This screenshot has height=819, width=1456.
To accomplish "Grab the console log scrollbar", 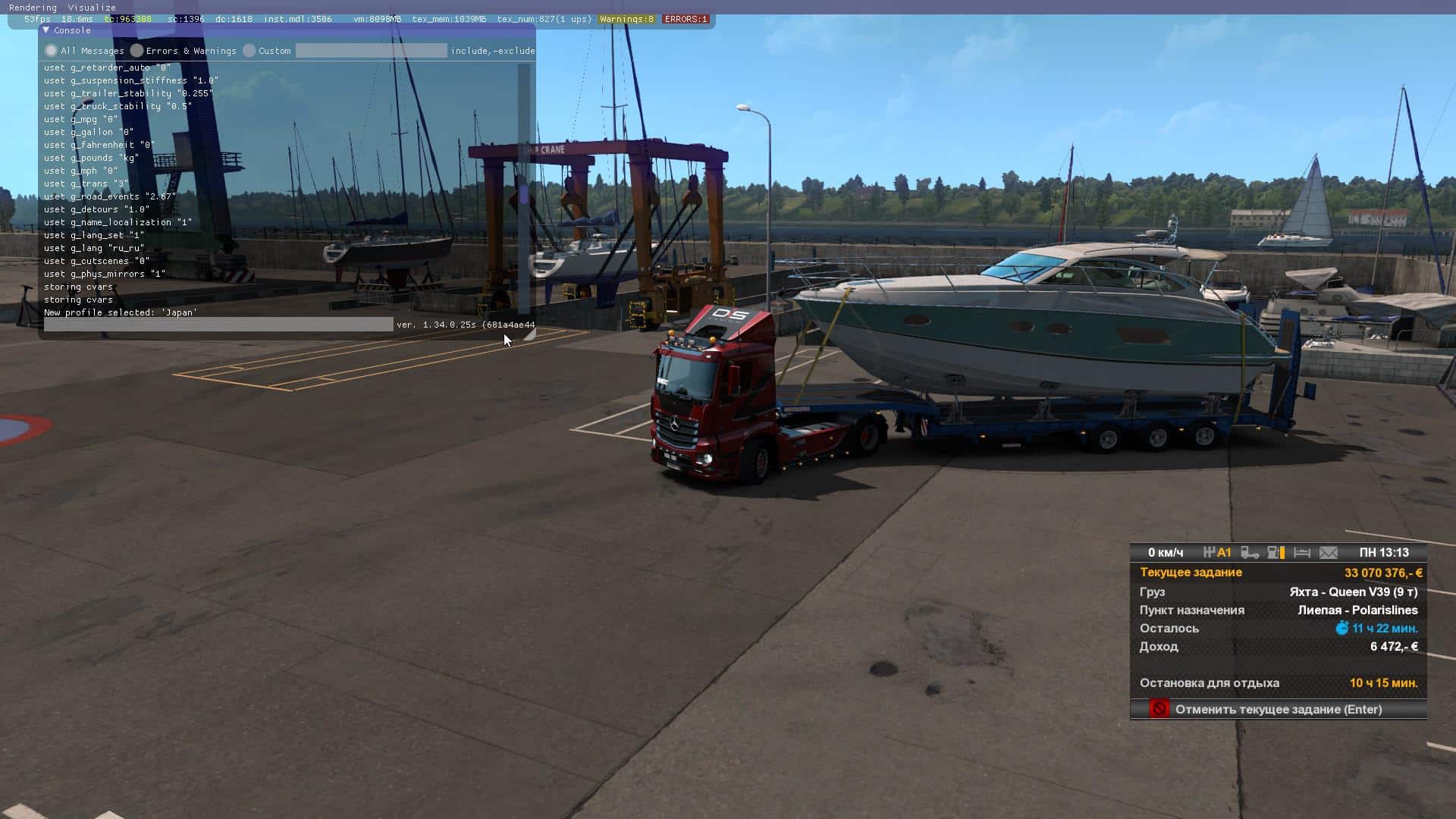I will [523, 193].
